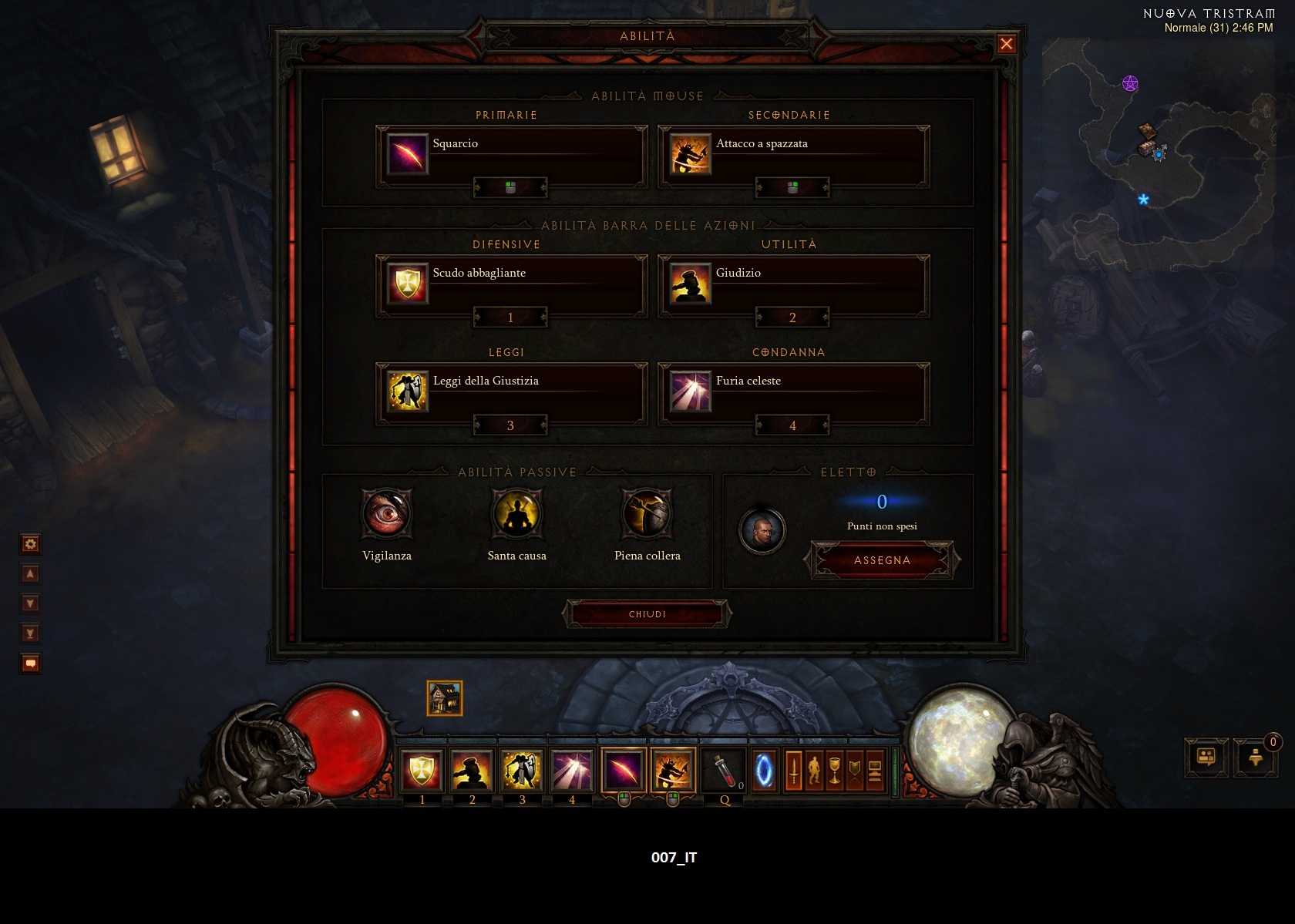Click the Assegna paragon points button

click(x=882, y=560)
